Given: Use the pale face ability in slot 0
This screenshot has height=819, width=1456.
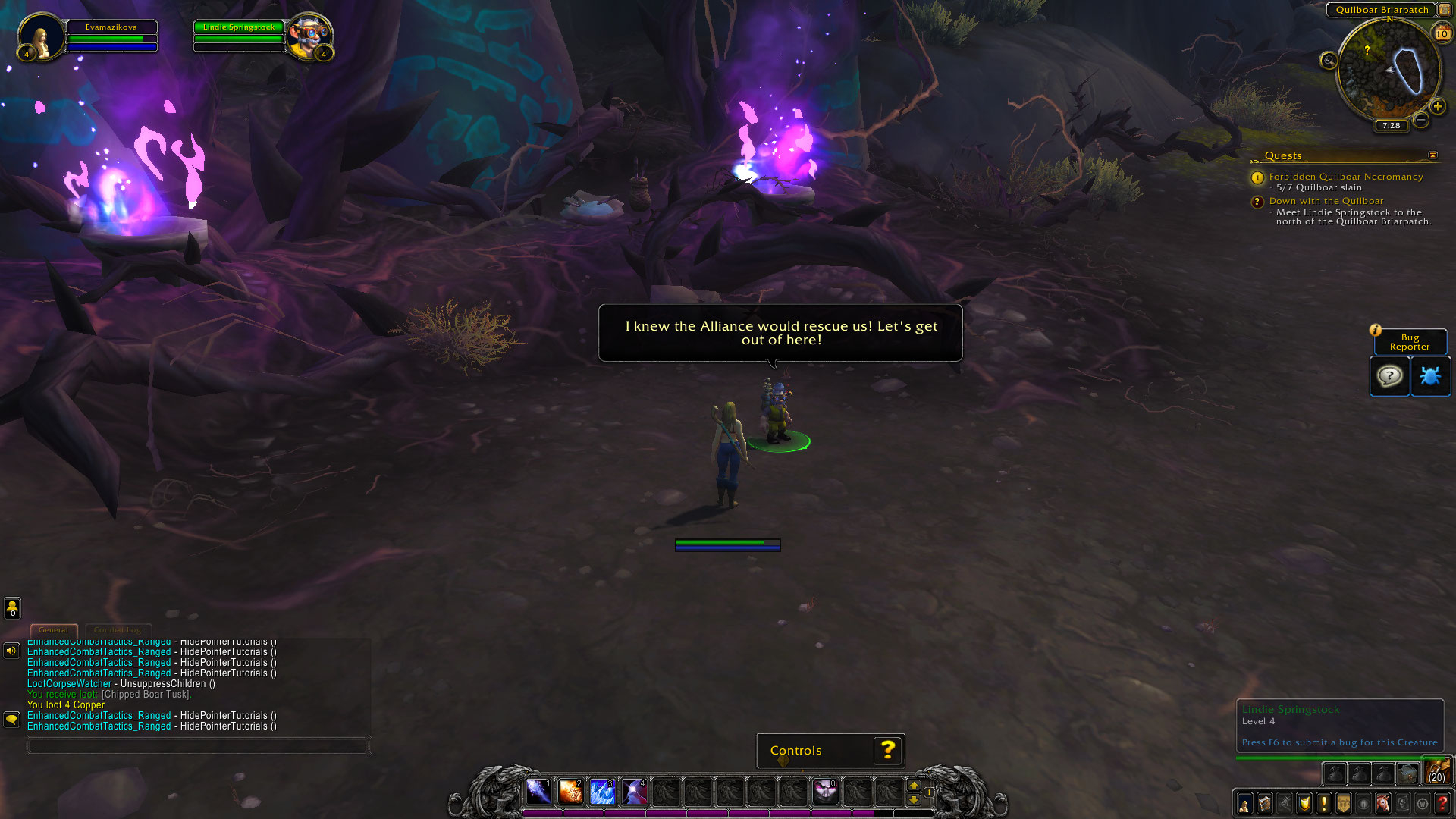Looking at the screenshot, I should point(825,792).
